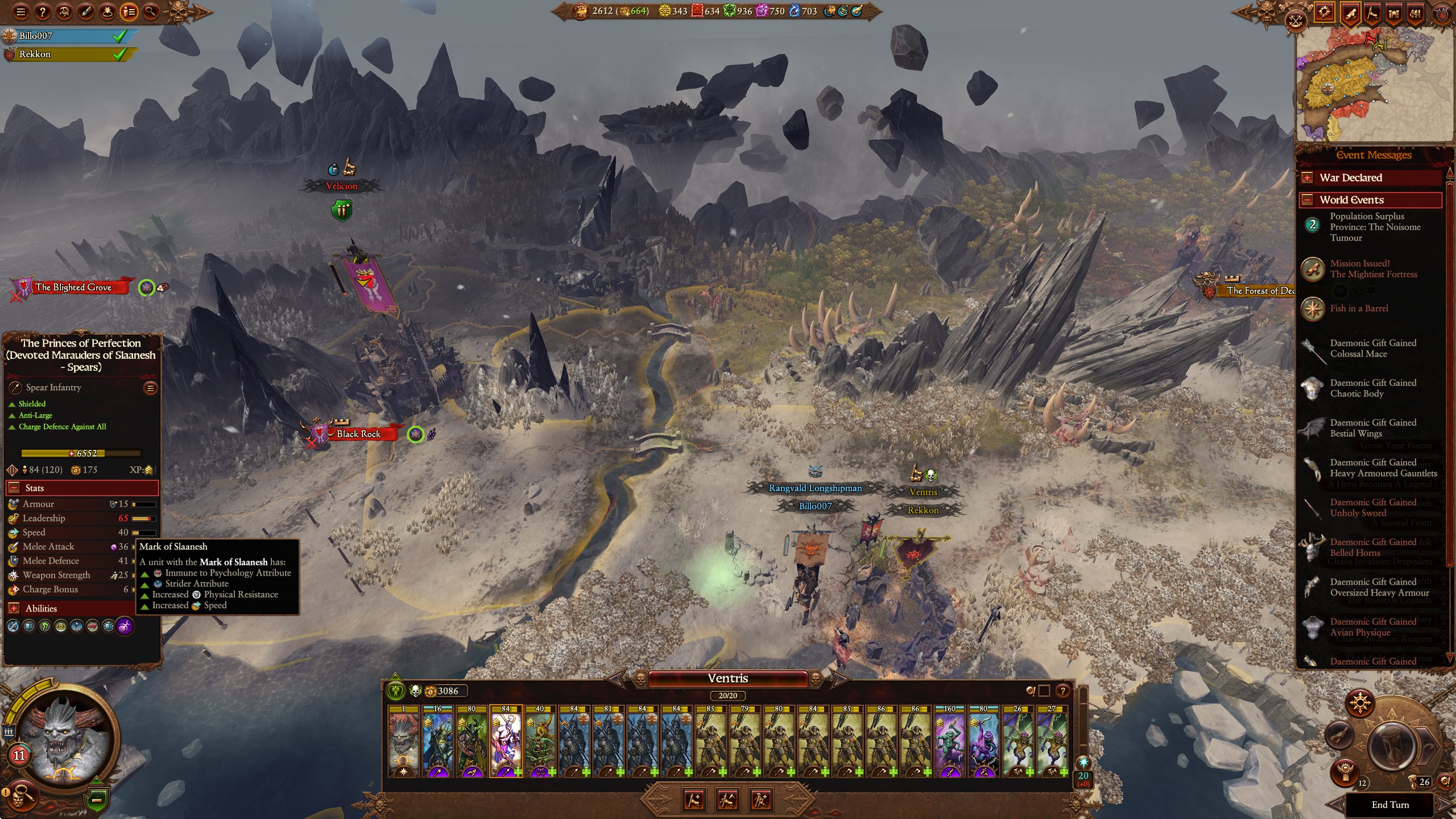View the Colossal Mace daemonic gift message
Image resolution: width=1456 pixels, height=819 pixels.
[x=1372, y=349]
